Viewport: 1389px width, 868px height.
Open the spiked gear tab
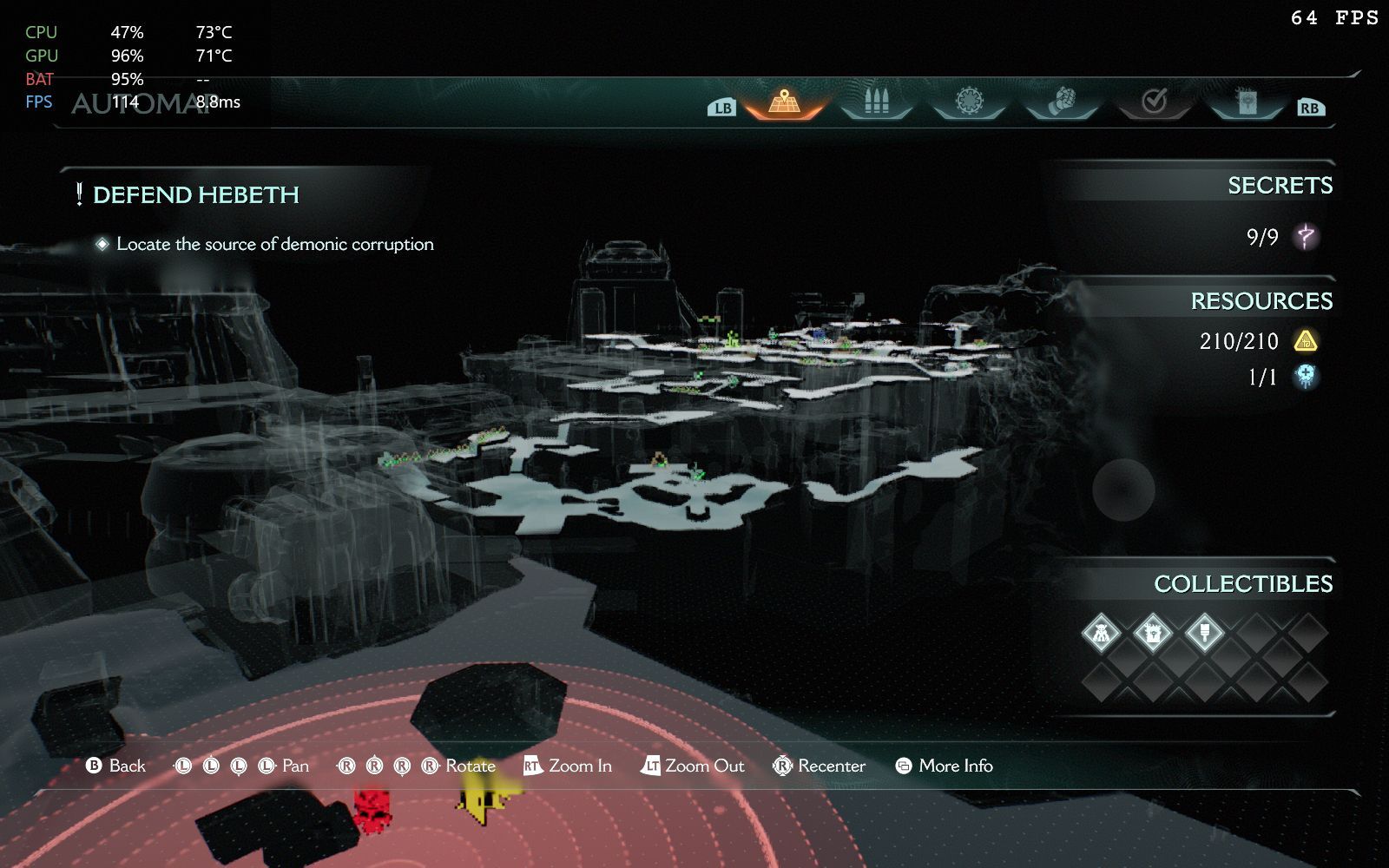[x=969, y=102]
